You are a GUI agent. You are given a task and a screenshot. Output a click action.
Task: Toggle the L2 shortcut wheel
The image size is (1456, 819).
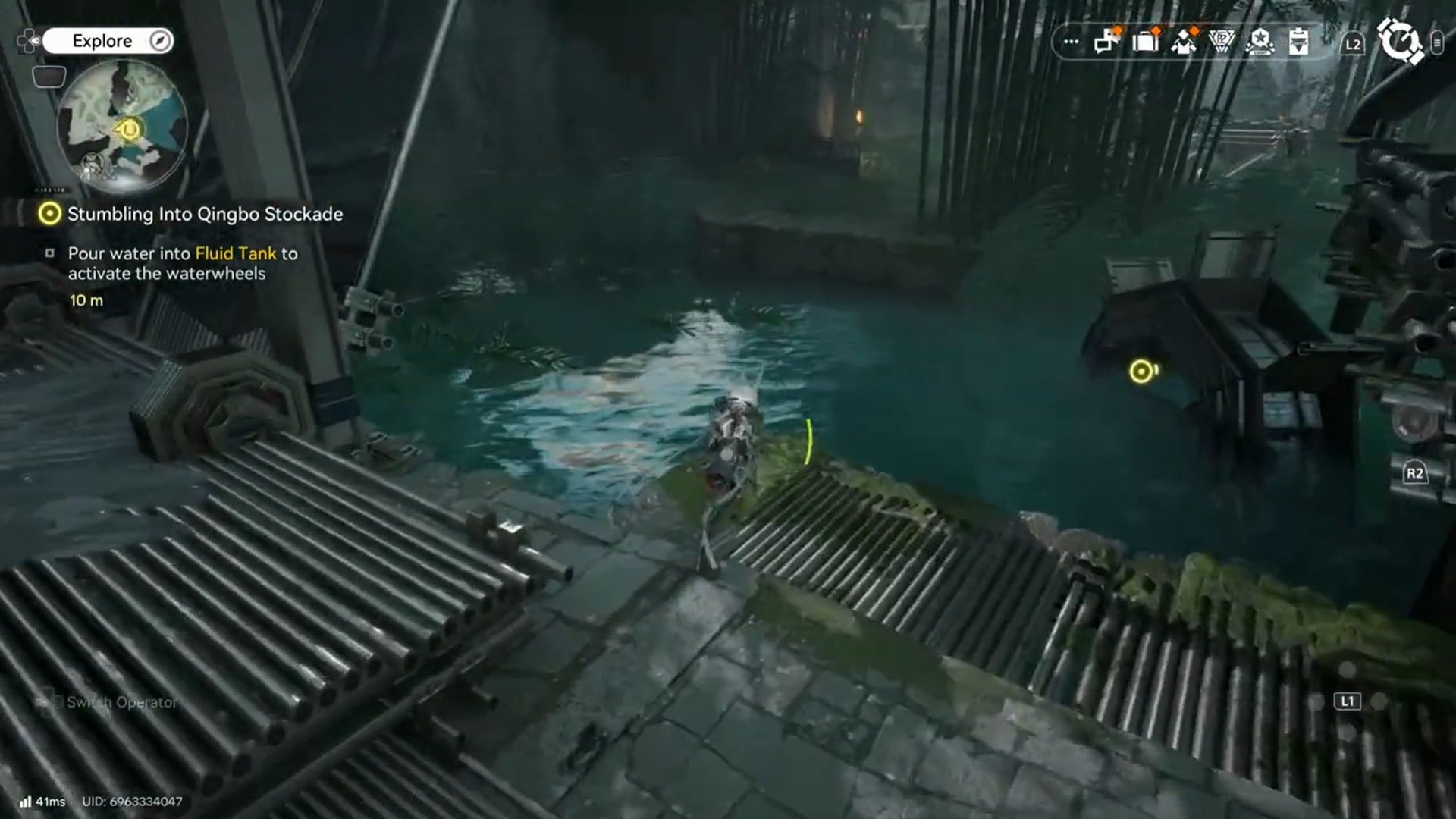[x=1354, y=43]
